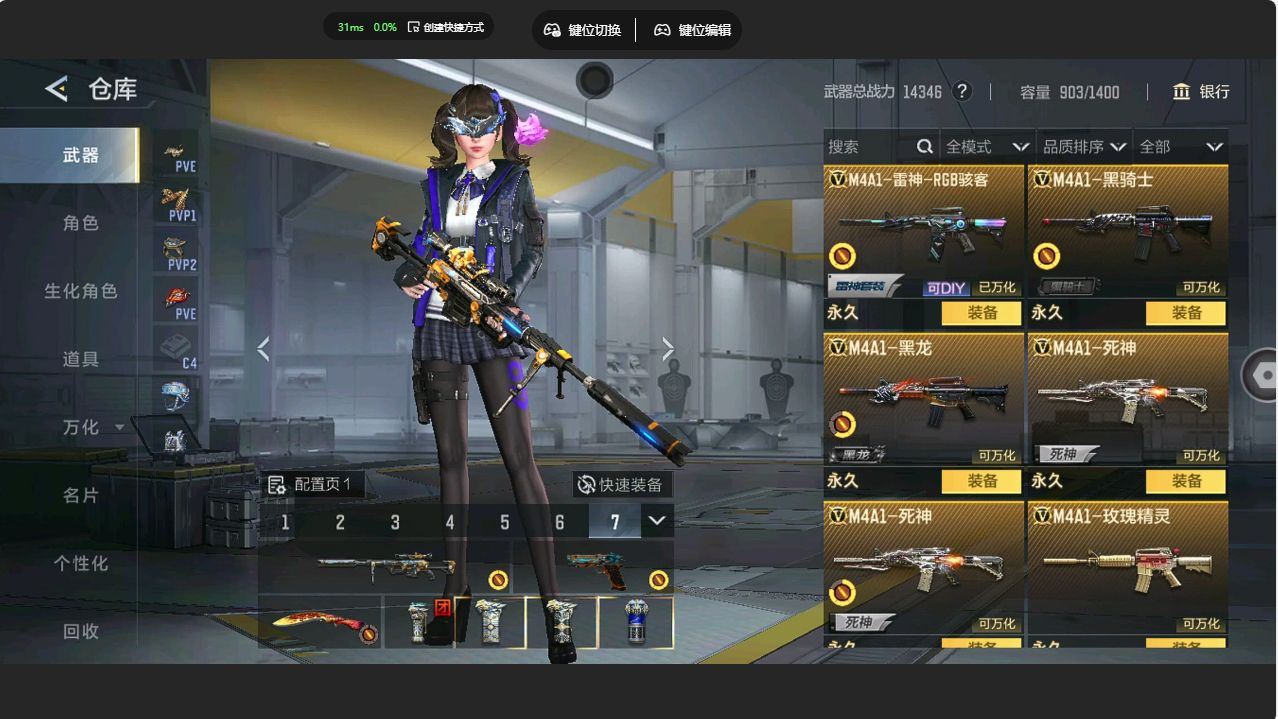The width and height of the screenshot is (1278, 719).
Task: Select the M4A1-黑龙 weapon card
Action: click(923, 400)
